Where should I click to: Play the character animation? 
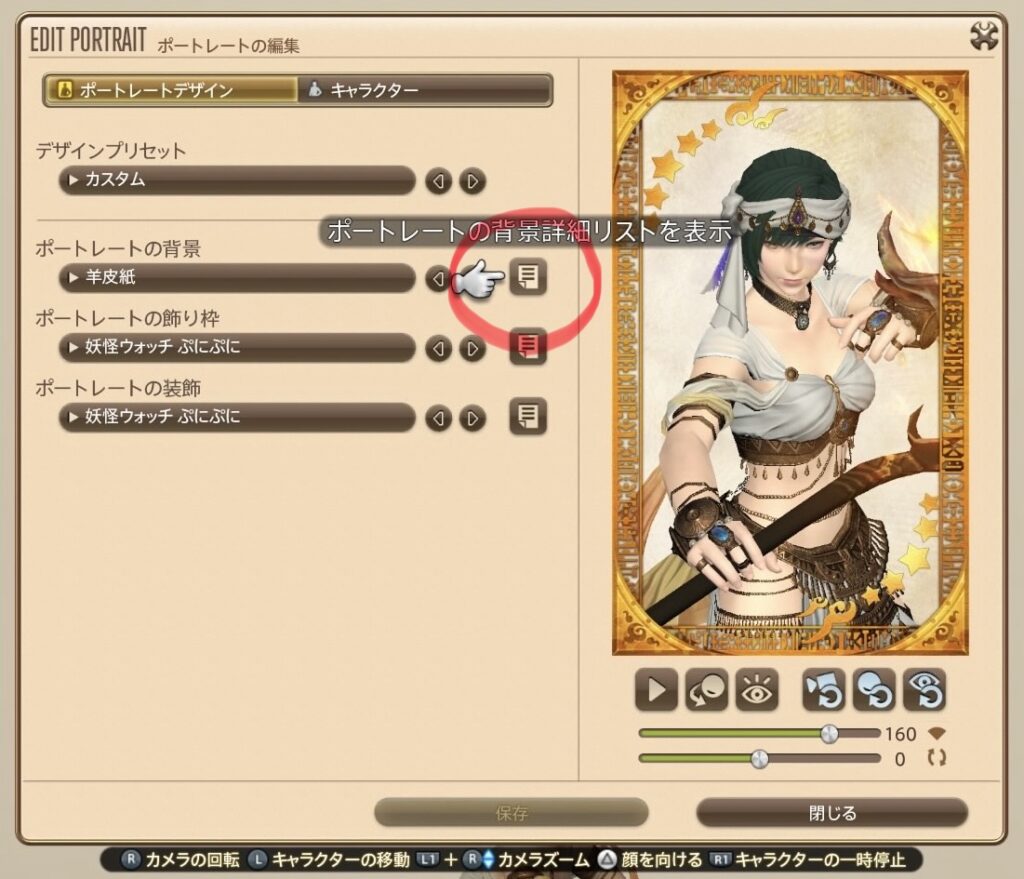tap(656, 690)
